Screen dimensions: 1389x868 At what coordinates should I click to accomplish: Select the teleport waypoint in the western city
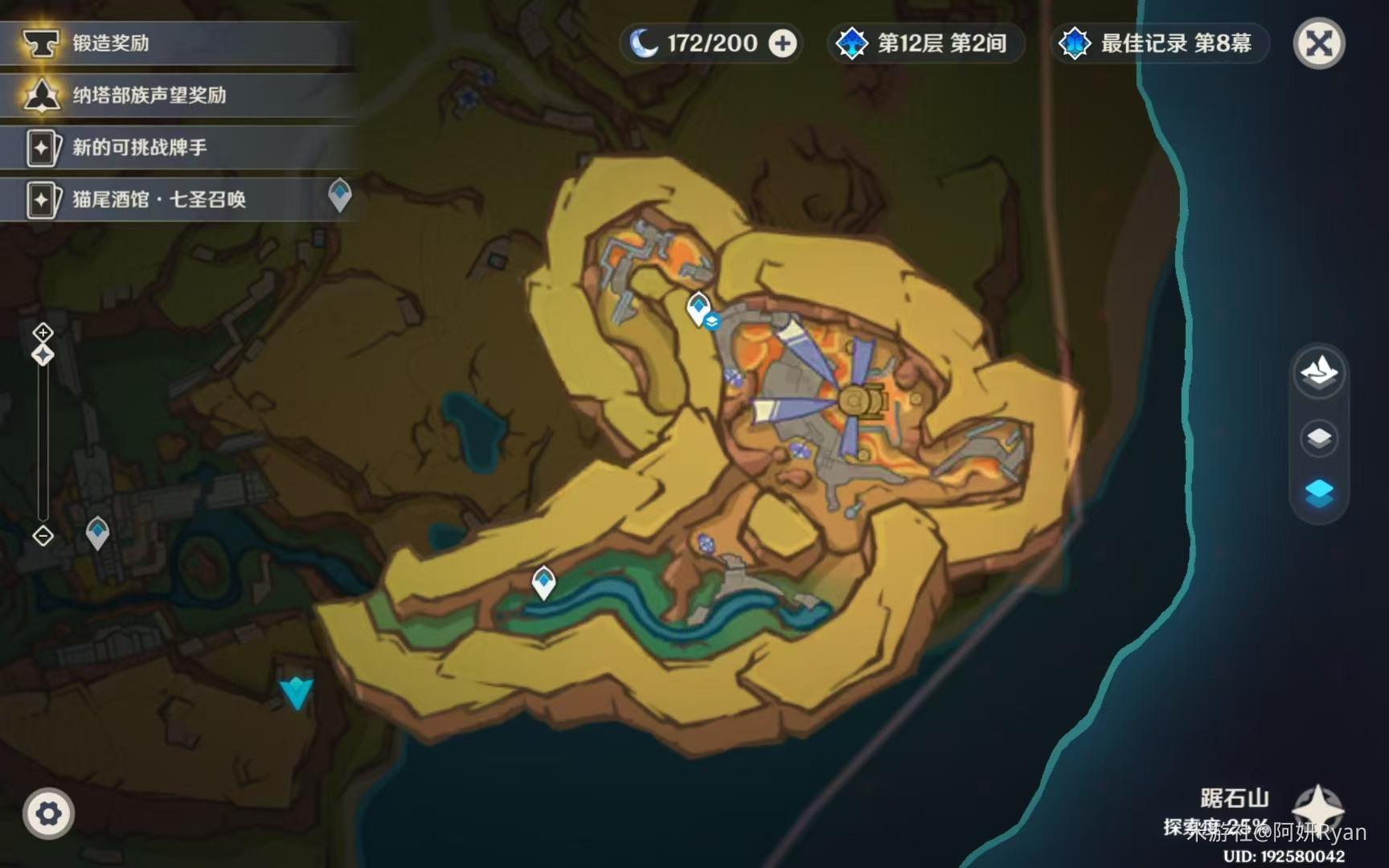[97, 531]
